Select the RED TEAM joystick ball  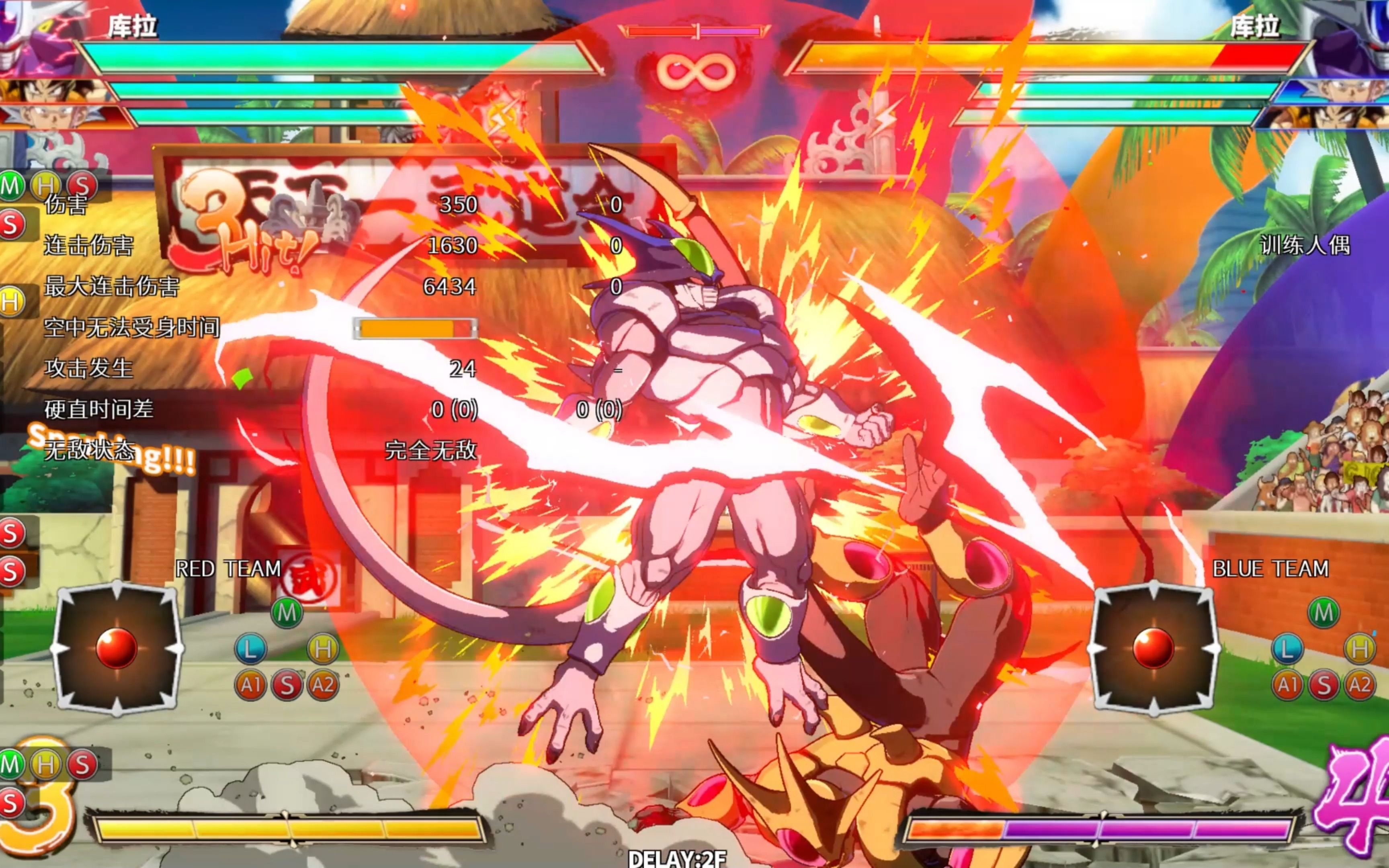[x=117, y=648]
